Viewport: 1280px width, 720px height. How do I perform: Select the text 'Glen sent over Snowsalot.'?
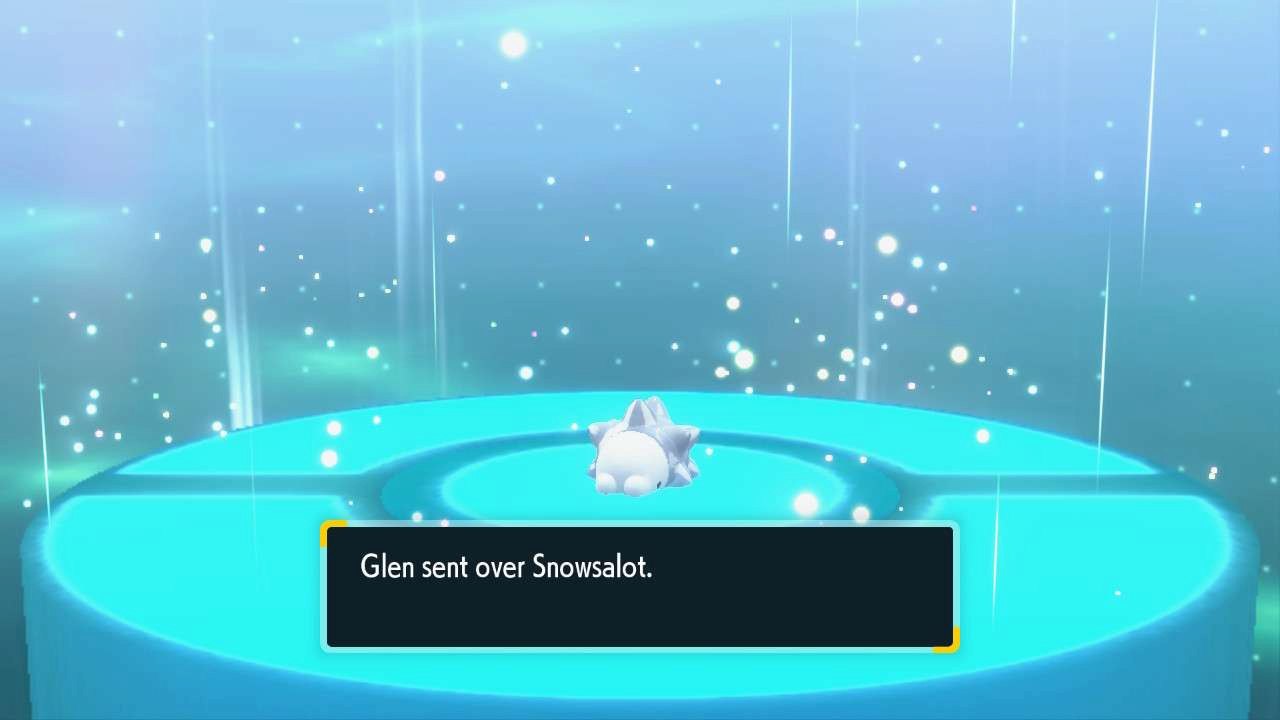pyautogui.click(x=505, y=567)
